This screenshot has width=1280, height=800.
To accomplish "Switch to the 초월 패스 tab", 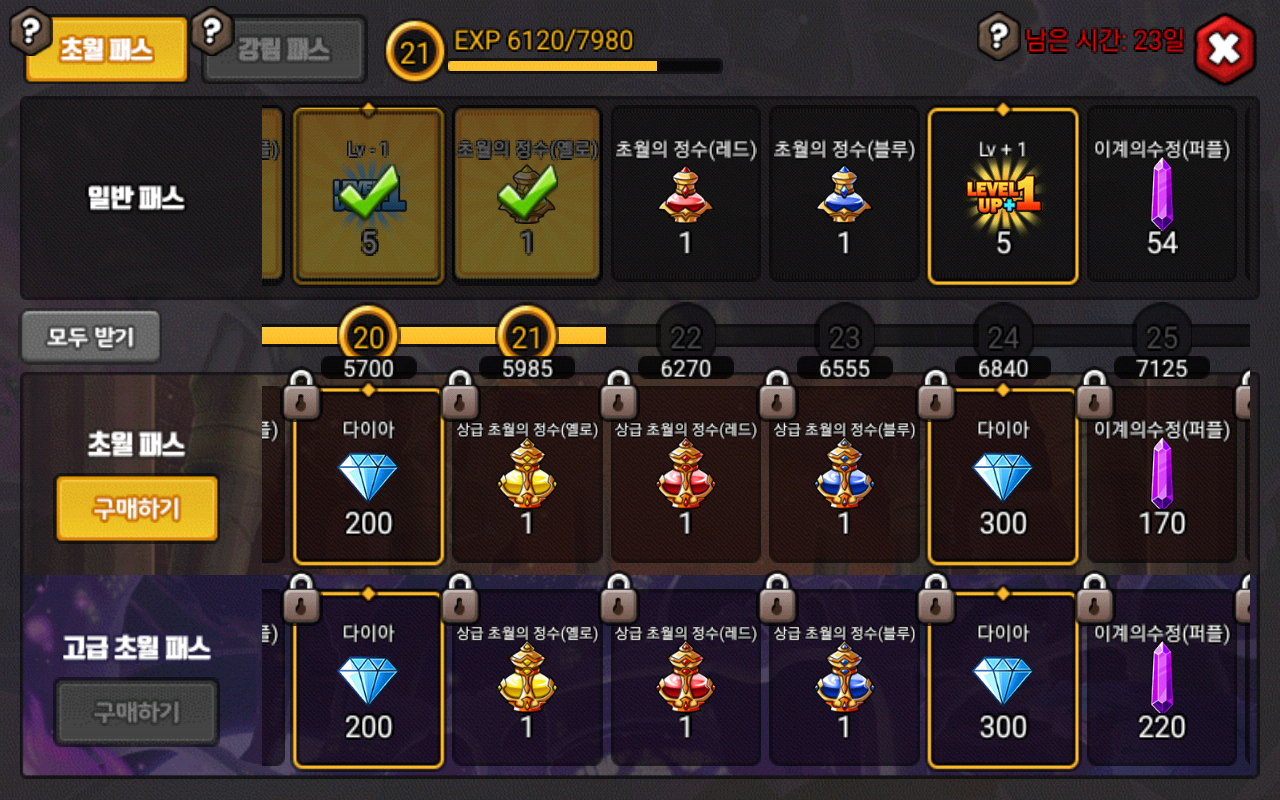I will pyautogui.click(x=106, y=50).
